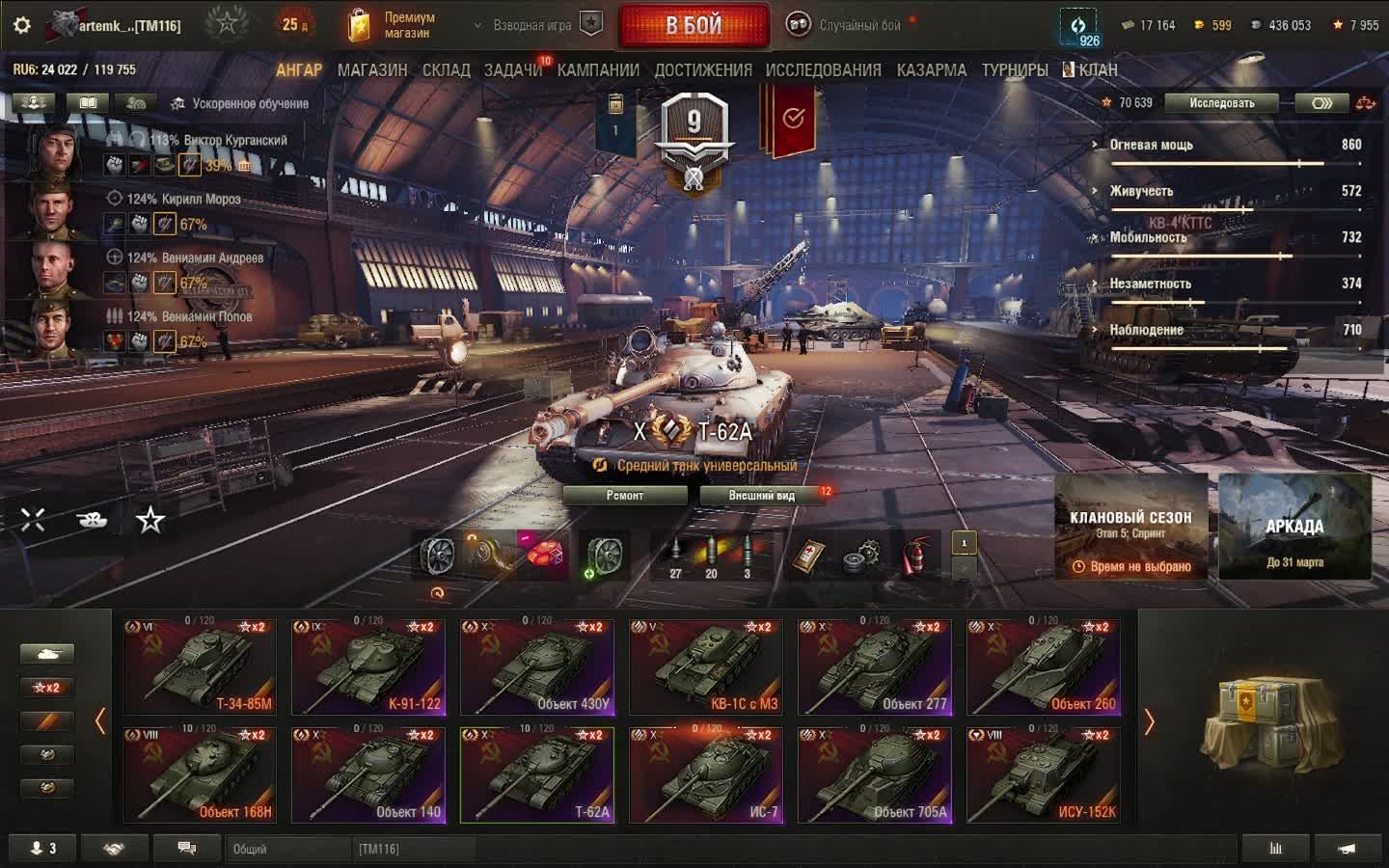Open the Случайный бой mode selector

[847, 25]
